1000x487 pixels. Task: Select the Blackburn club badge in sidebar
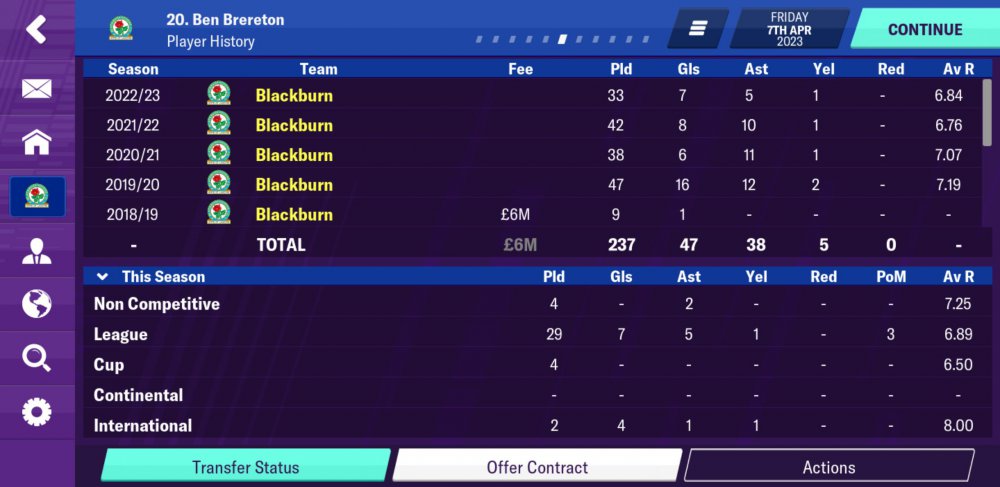[x=37, y=196]
